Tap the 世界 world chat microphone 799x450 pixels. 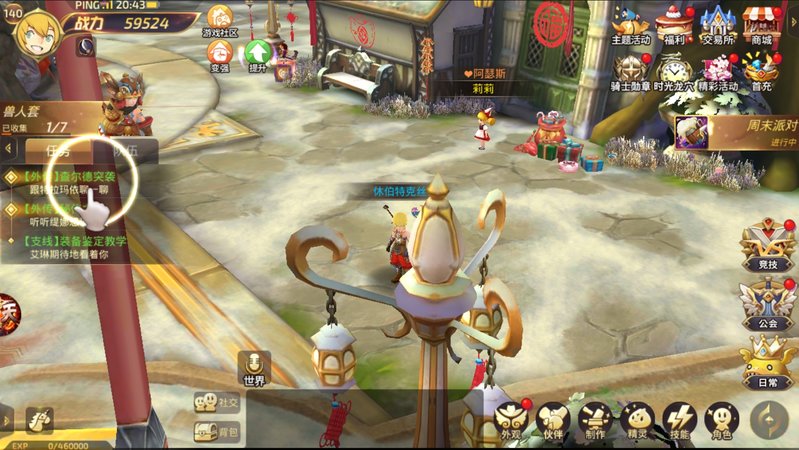254,367
